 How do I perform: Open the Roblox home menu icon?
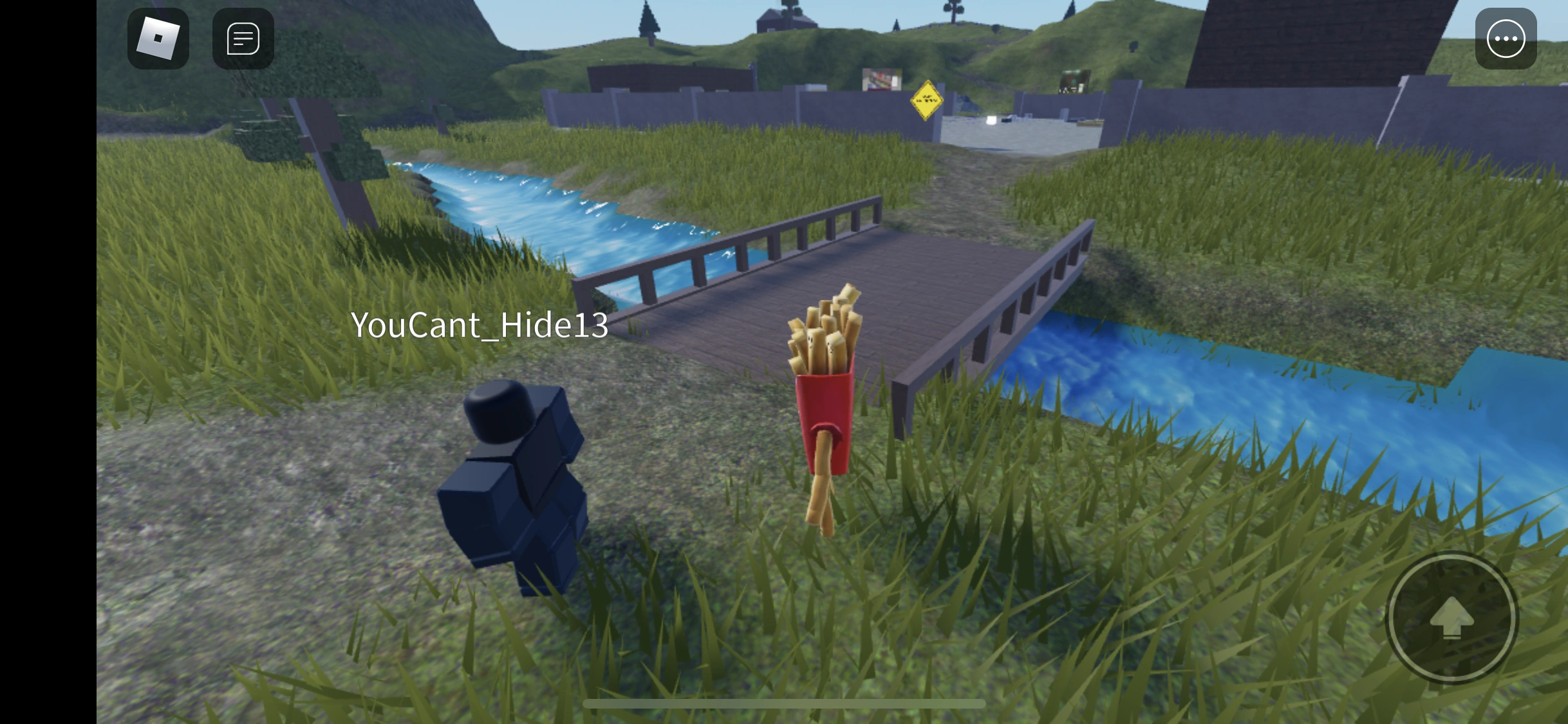[x=158, y=37]
